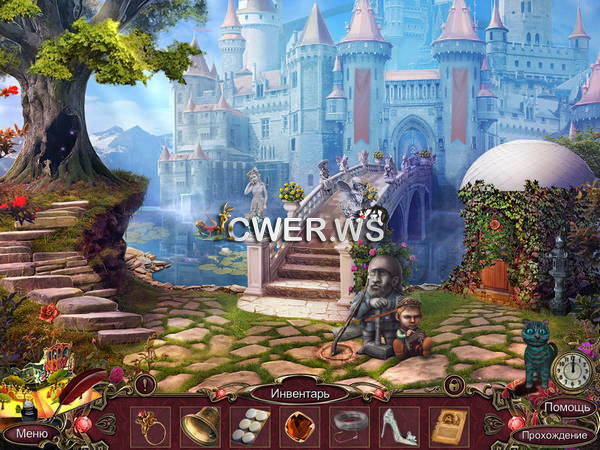600x450 pixels.
Task: Click the Инвентарь inventory label
Action: pyautogui.click(x=298, y=393)
